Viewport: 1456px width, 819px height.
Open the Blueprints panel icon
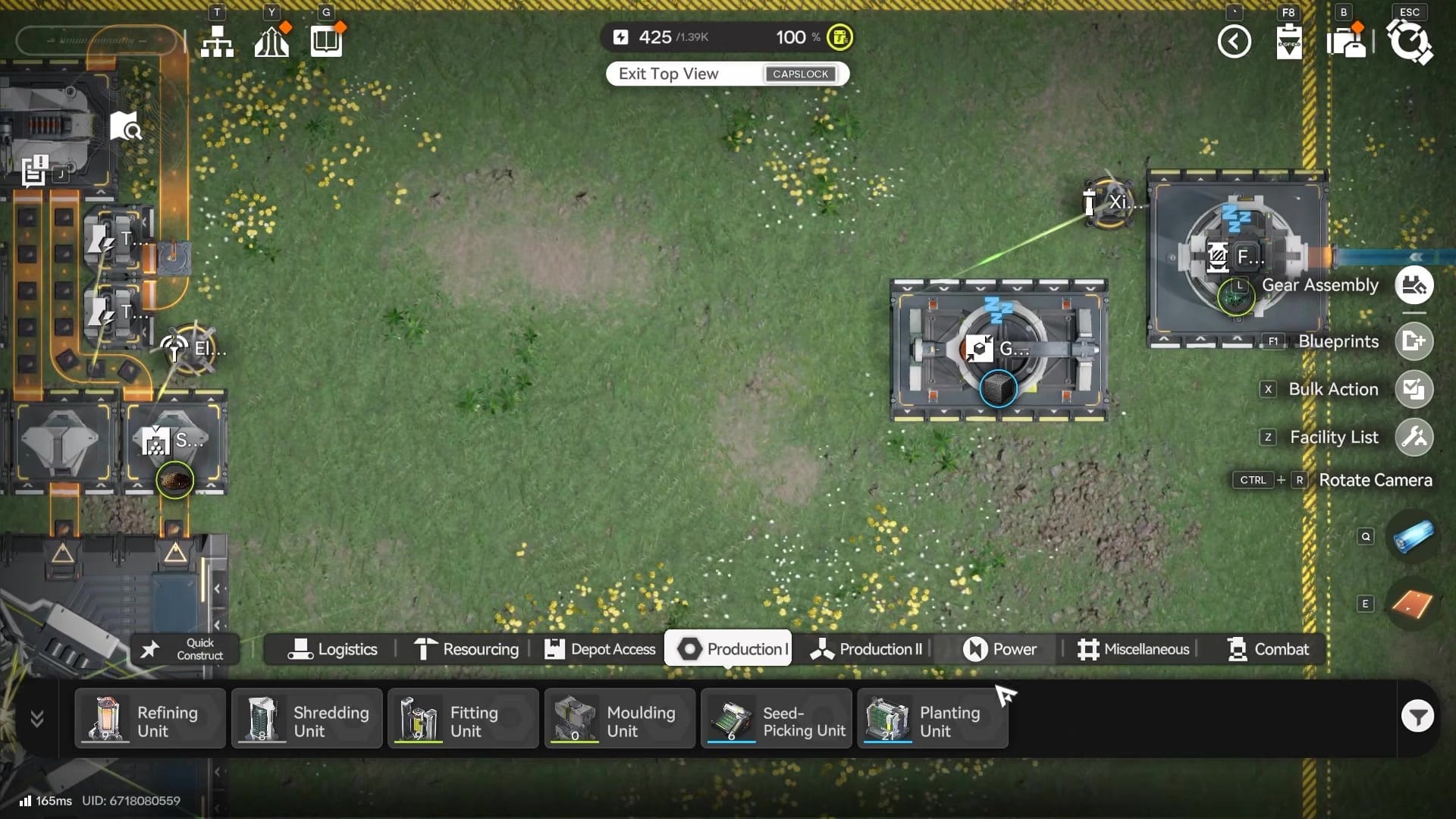pyautogui.click(x=1414, y=341)
